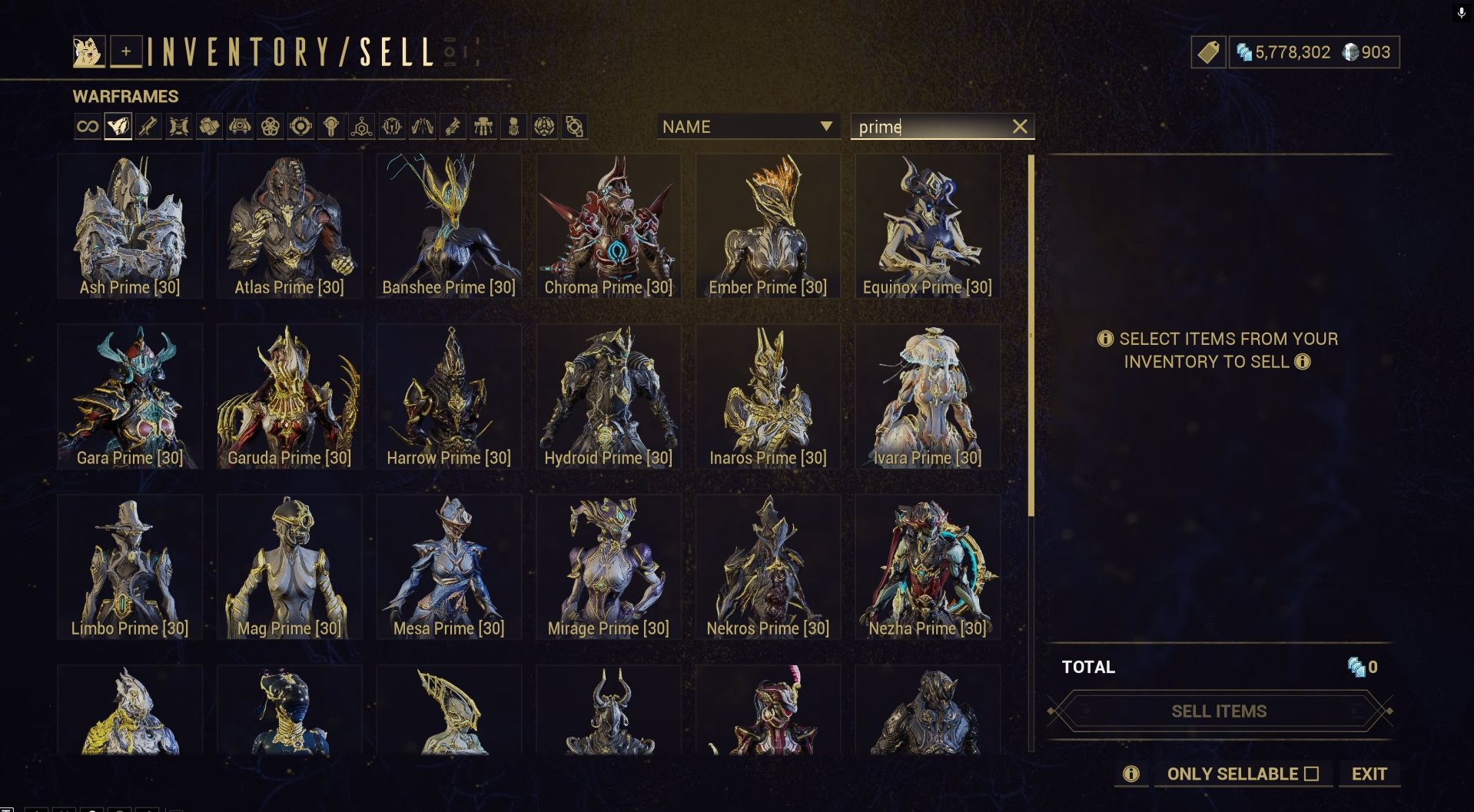This screenshot has height=812, width=1474.
Task: Open the NAME sort dropdown
Action: point(747,127)
